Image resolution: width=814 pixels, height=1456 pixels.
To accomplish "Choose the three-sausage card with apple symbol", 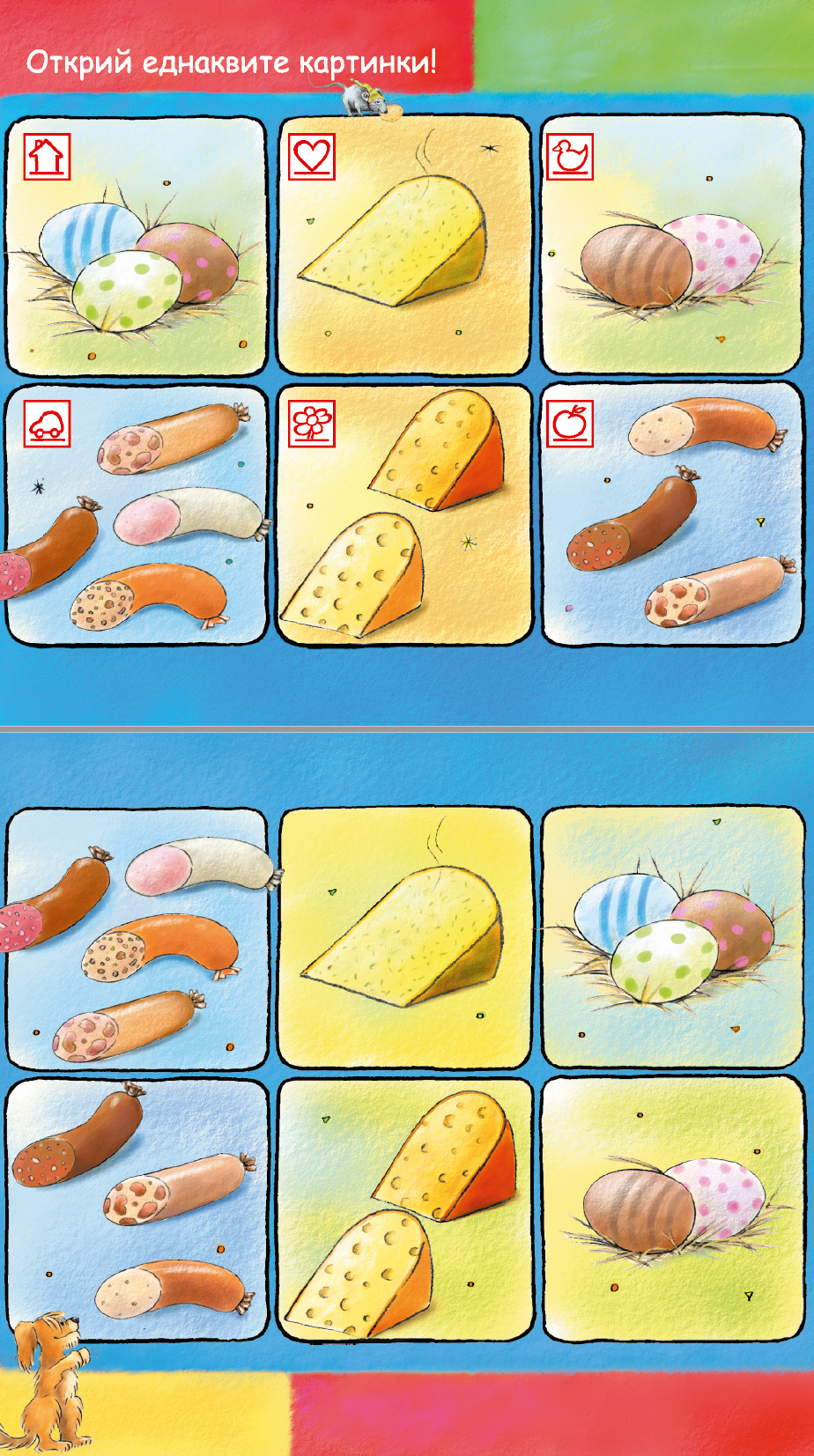I will 672,515.
